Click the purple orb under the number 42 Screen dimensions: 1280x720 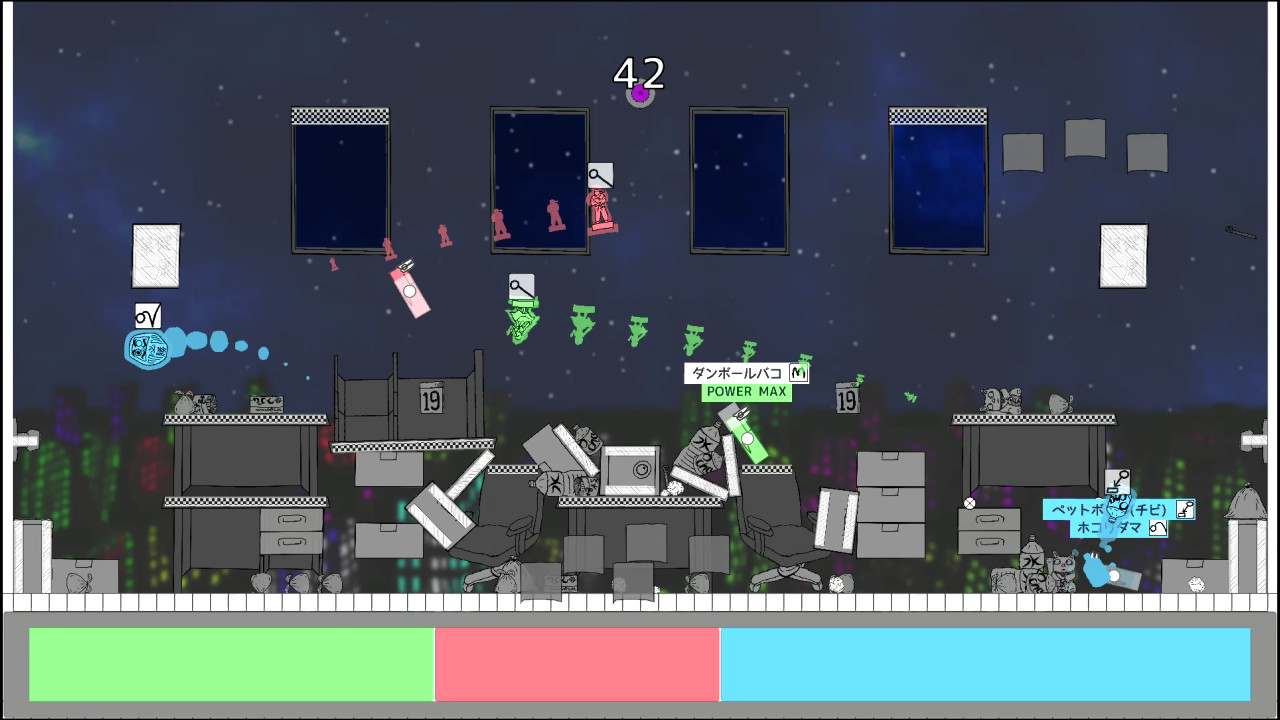click(640, 94)
